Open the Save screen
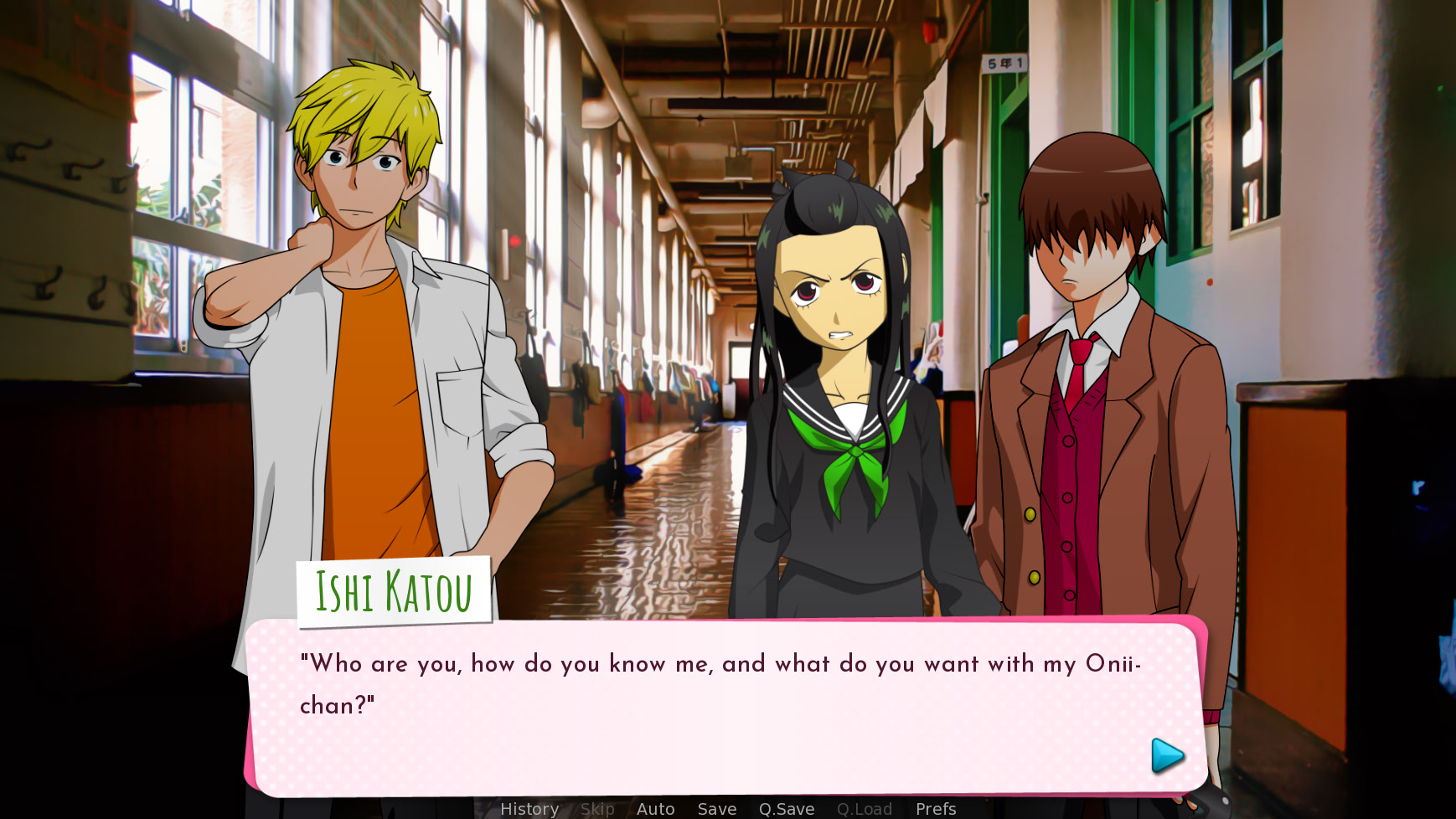Screen dimensions: 1456x819 point(716,809)
